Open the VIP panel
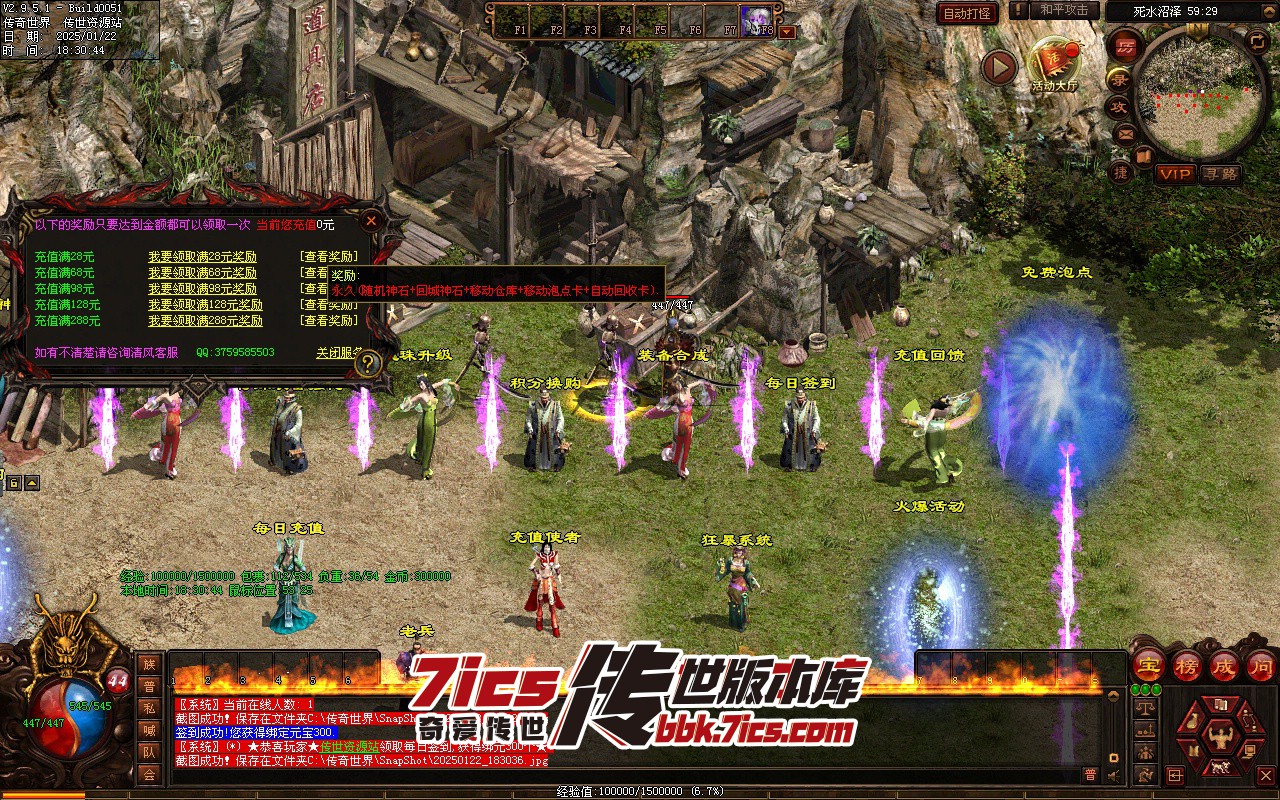The image size is (1280, 800). [x=1175, y=174]
